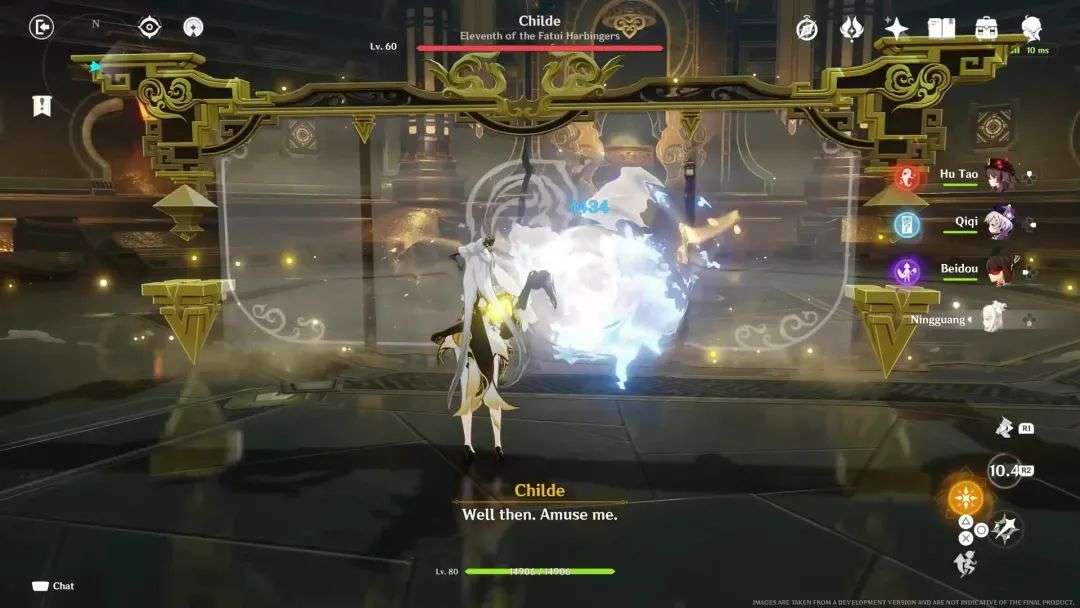Tap the running figure sprint icon
The image size is (1080, 608).
point(965,565)
